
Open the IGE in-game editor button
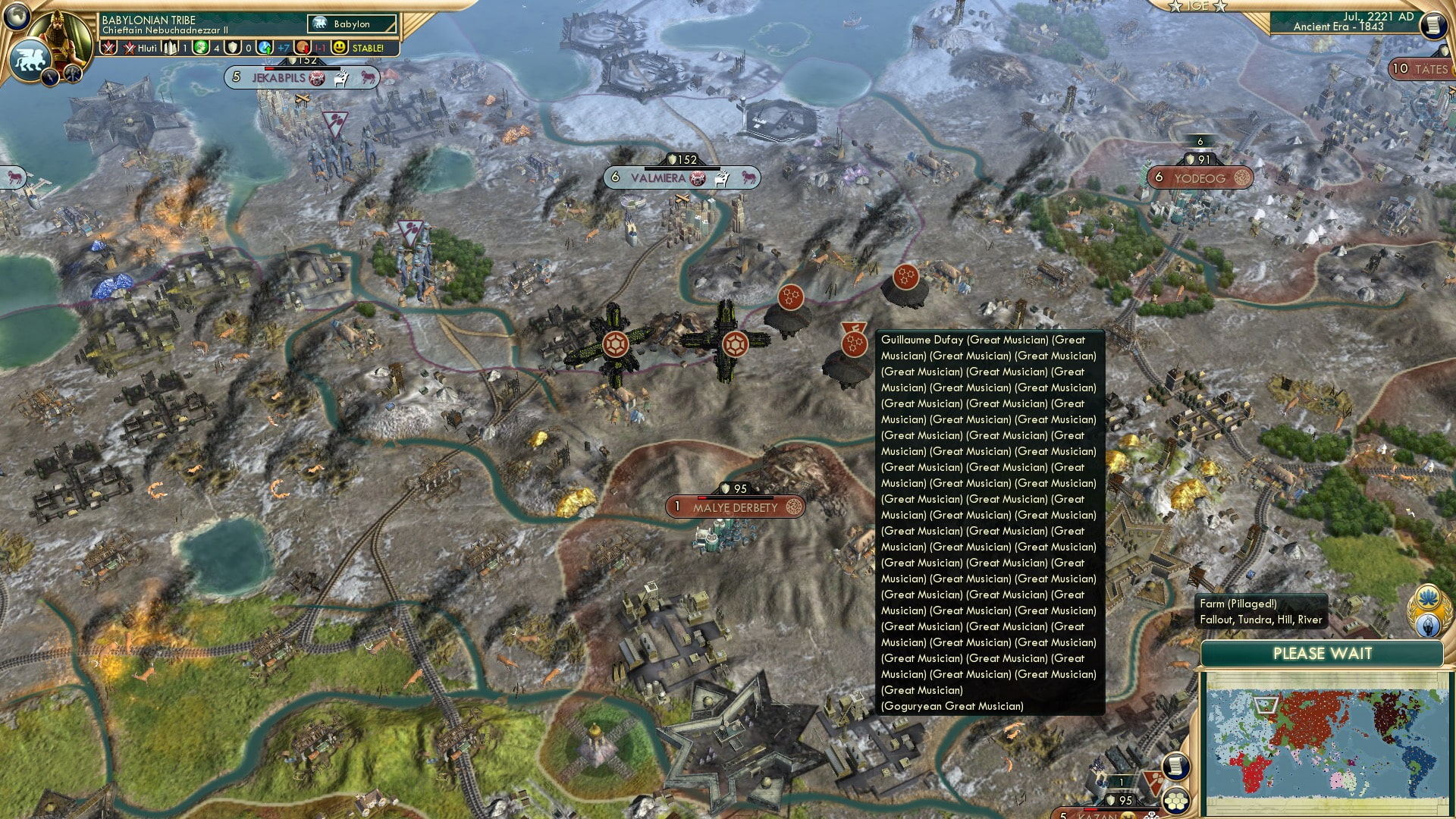pyautogui.click(x=1197, y=6)
